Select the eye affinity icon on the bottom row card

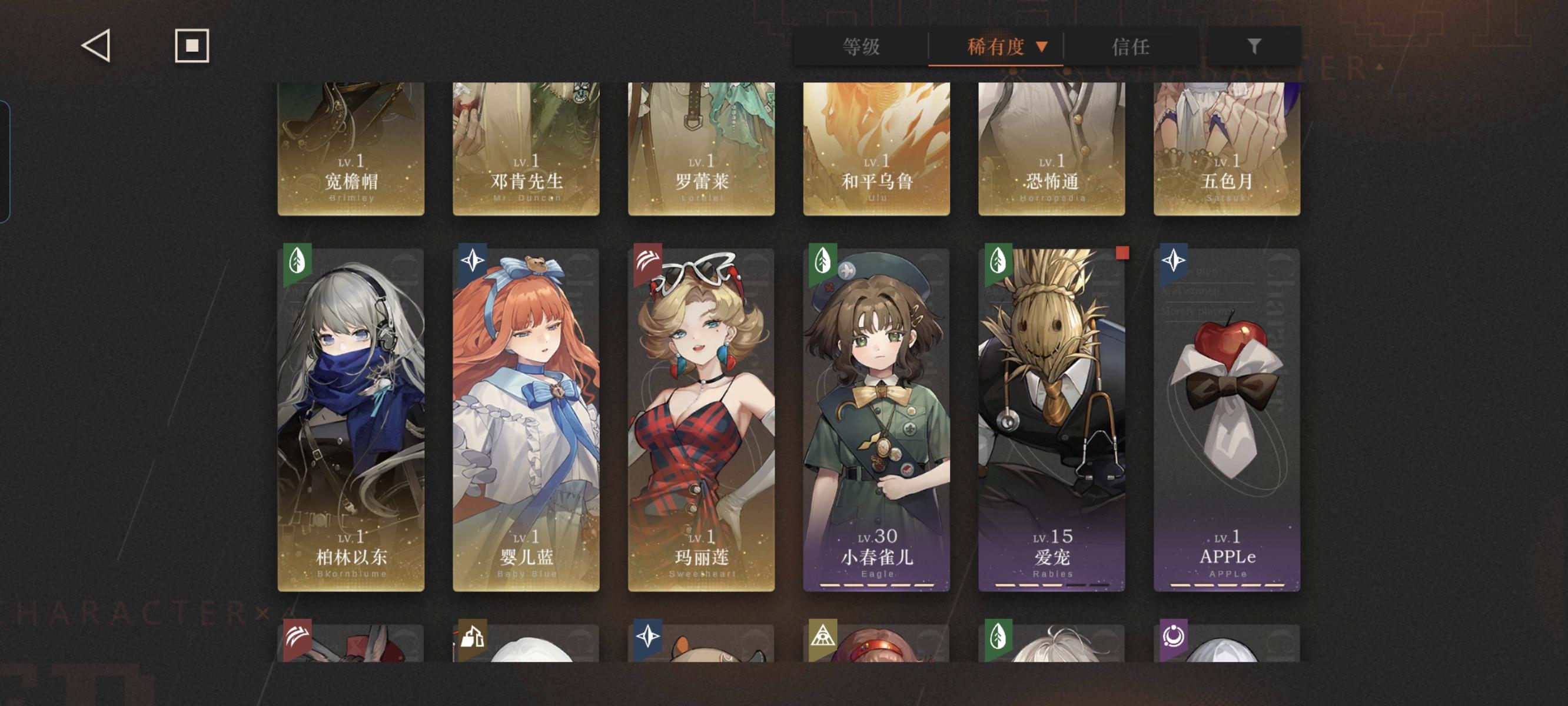pos(824,637)
